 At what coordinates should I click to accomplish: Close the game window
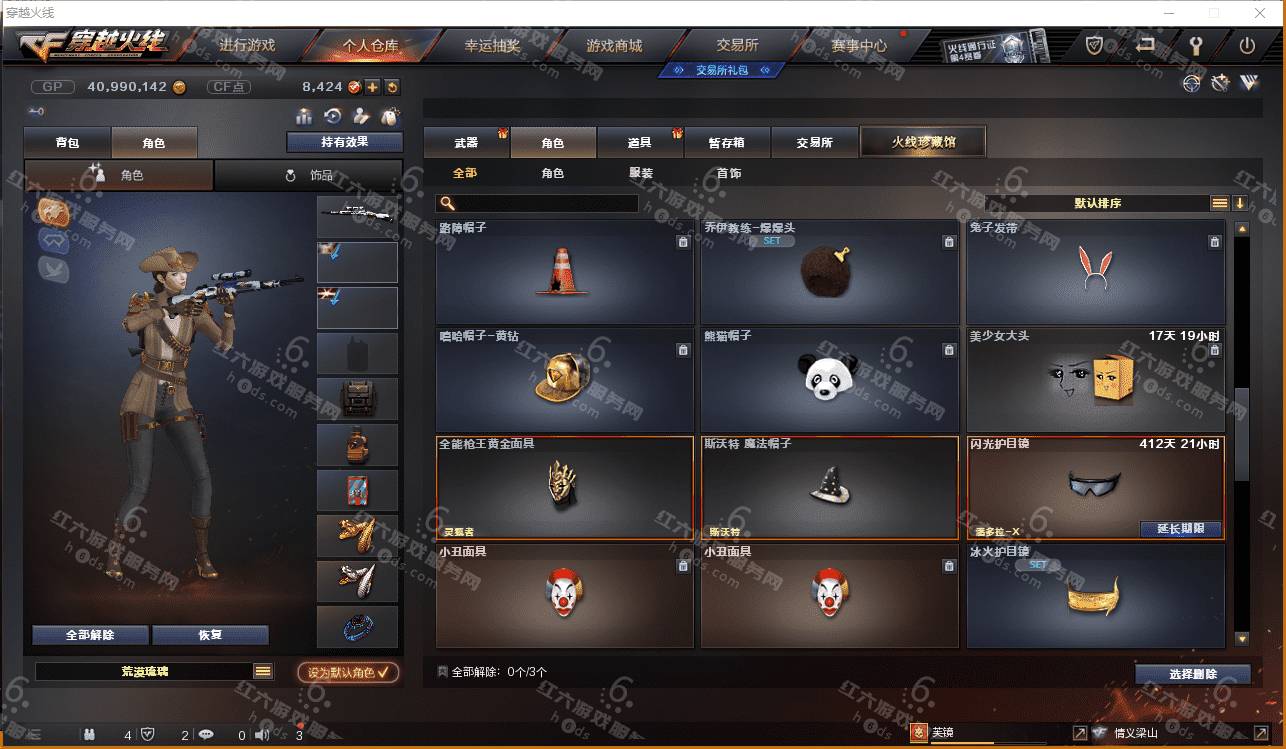click(x=1259, y=13)
